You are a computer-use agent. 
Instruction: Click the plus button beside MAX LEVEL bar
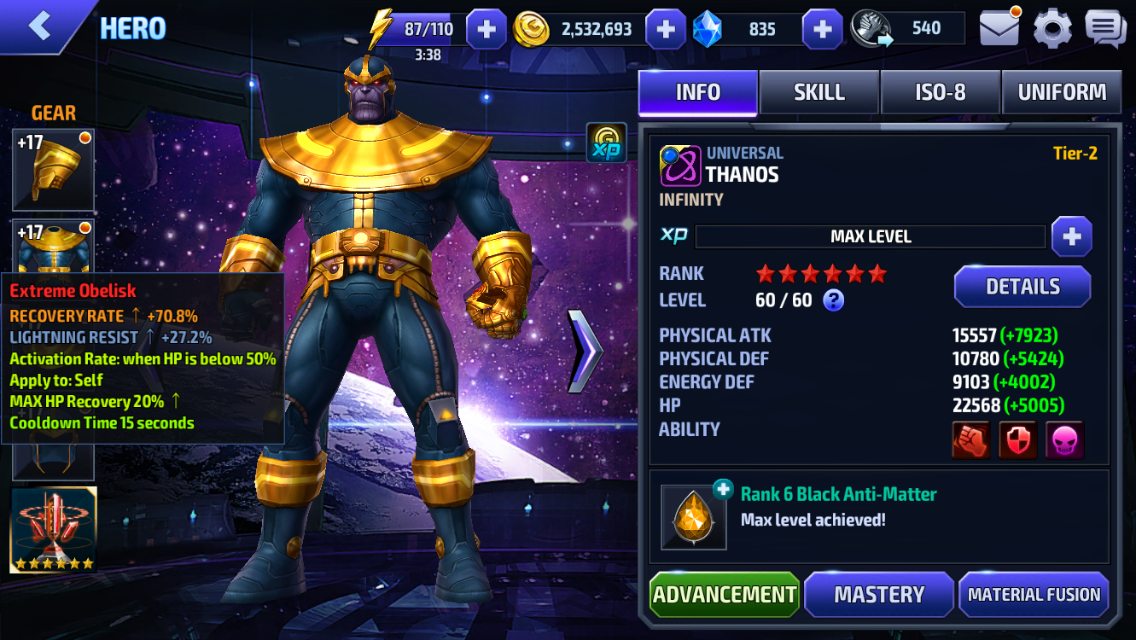1071,237
